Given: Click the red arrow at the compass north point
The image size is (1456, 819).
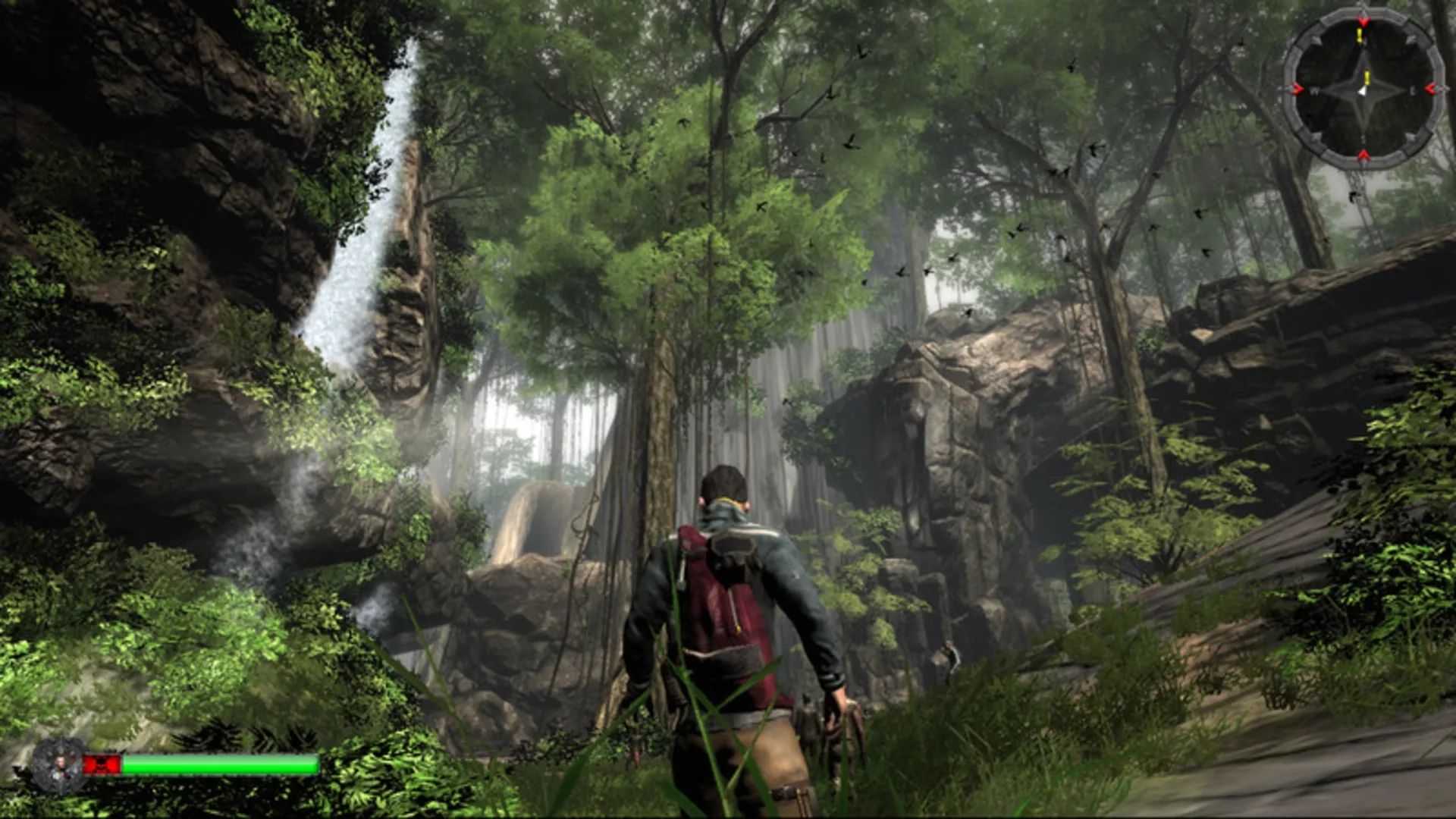Looking at the screenshot, I should [1364, 21].
